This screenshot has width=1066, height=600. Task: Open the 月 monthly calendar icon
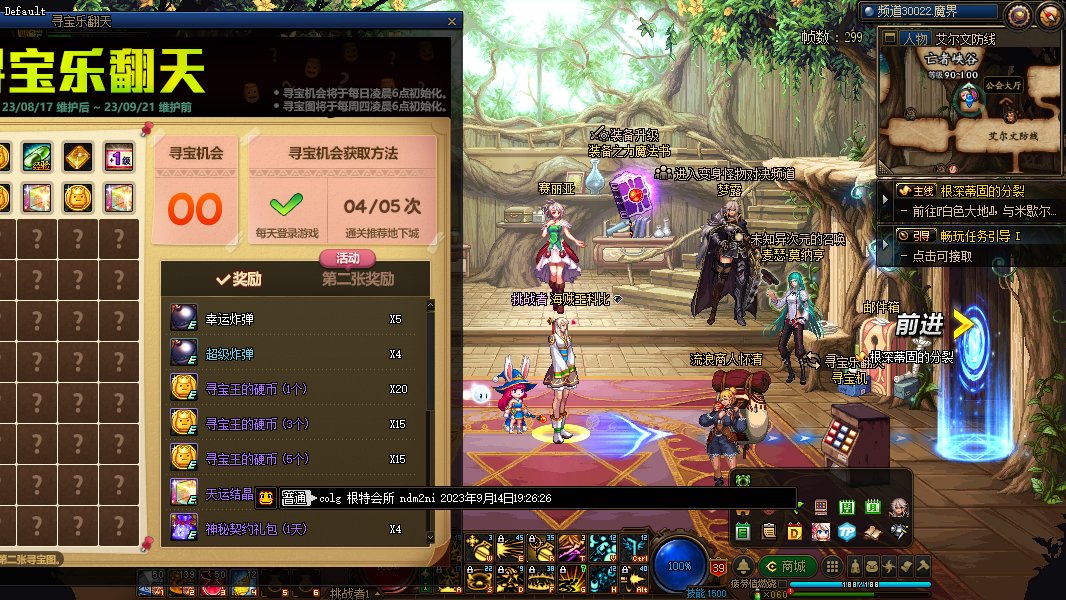872,507
